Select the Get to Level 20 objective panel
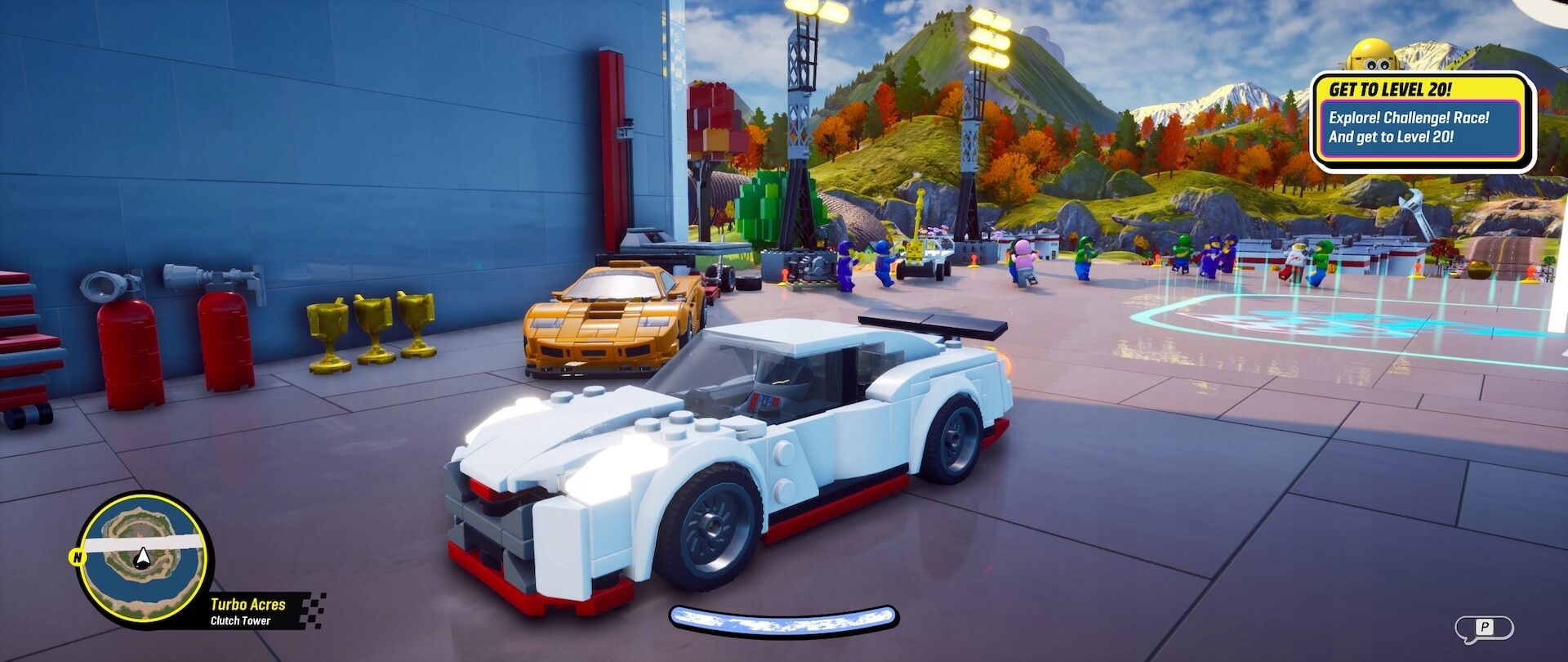The width and height of the screenshot is (1568, 662). 1422,123
